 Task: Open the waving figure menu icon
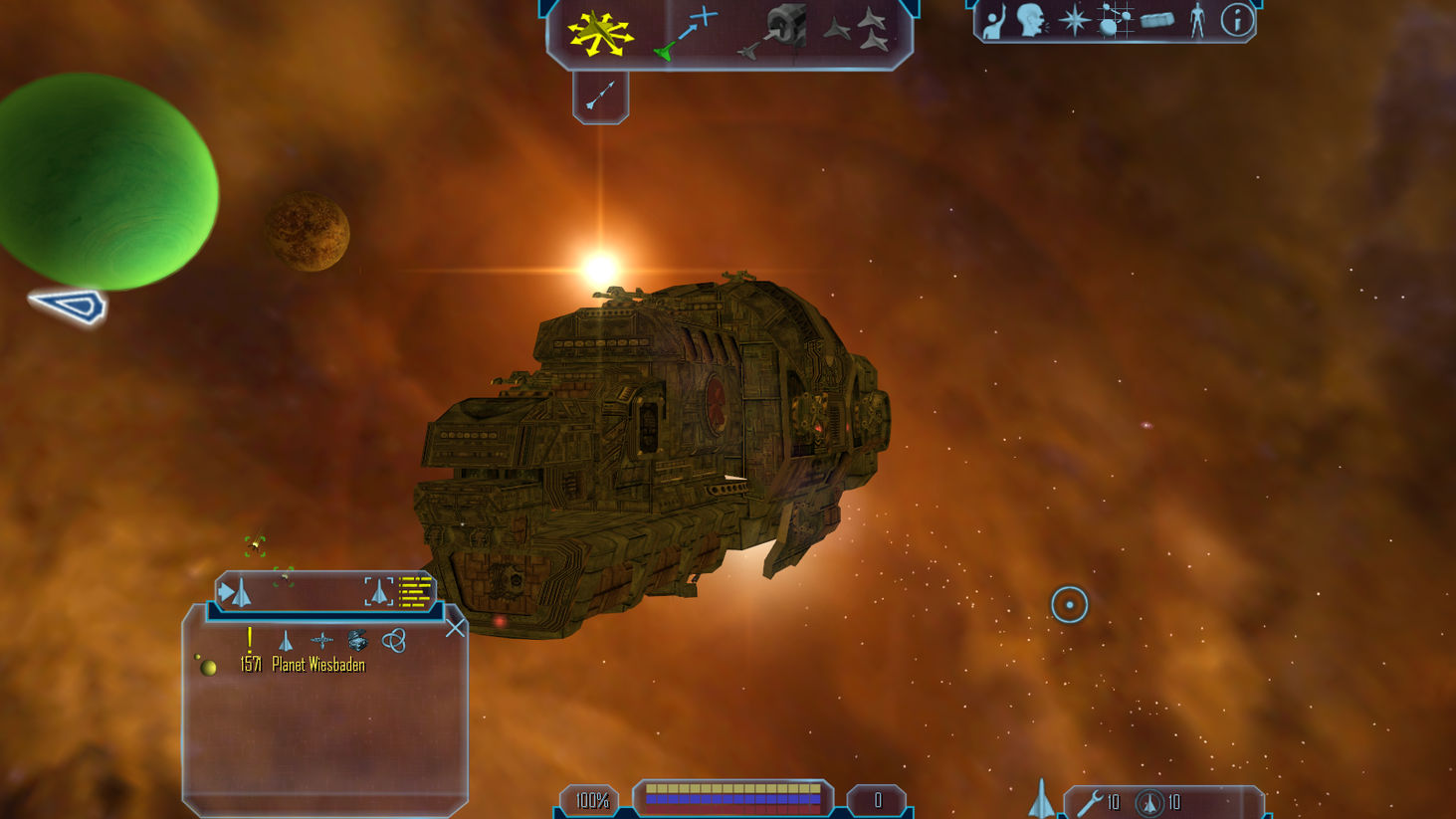(993, 21)
